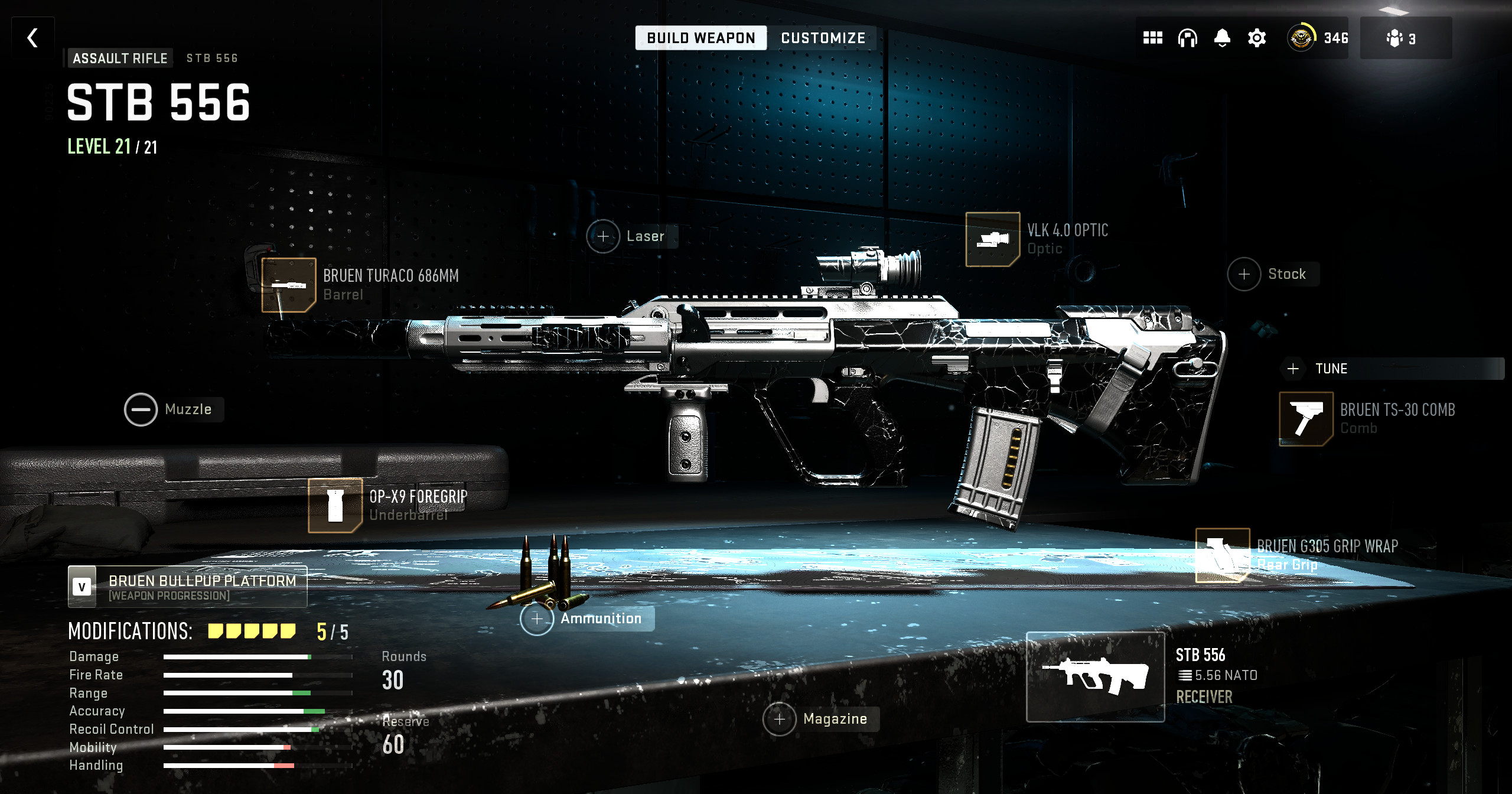Go back with the arrow button
Screen dimensions: 1512x794
(x=33, y=38)
